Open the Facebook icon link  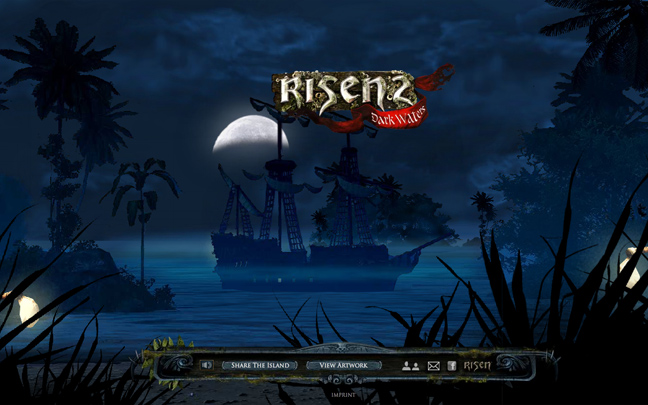(x=452, y=366)
